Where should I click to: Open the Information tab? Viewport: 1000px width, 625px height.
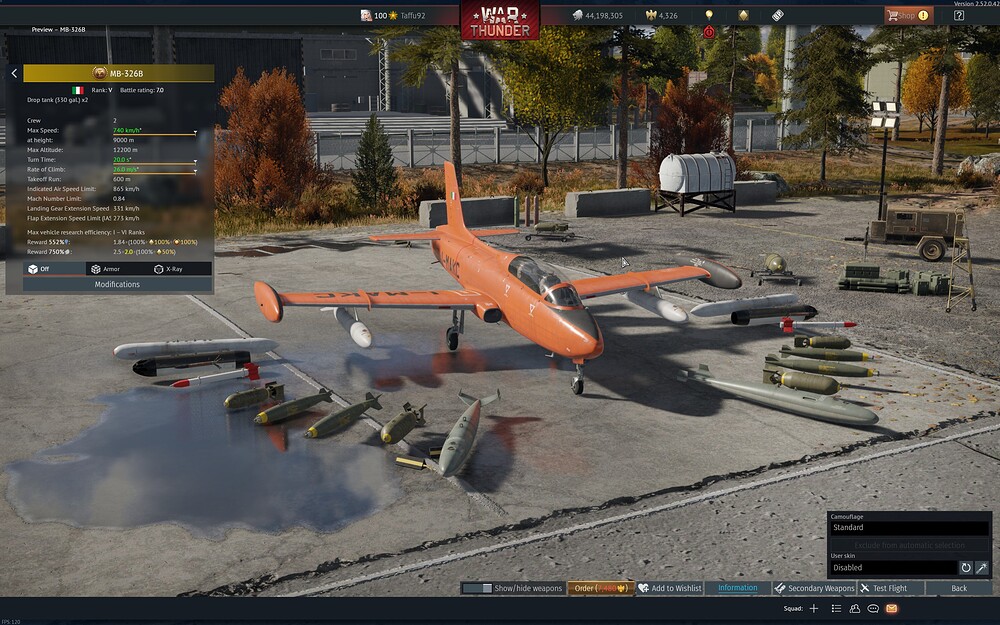pyautogui.click(x=737, y=588)
